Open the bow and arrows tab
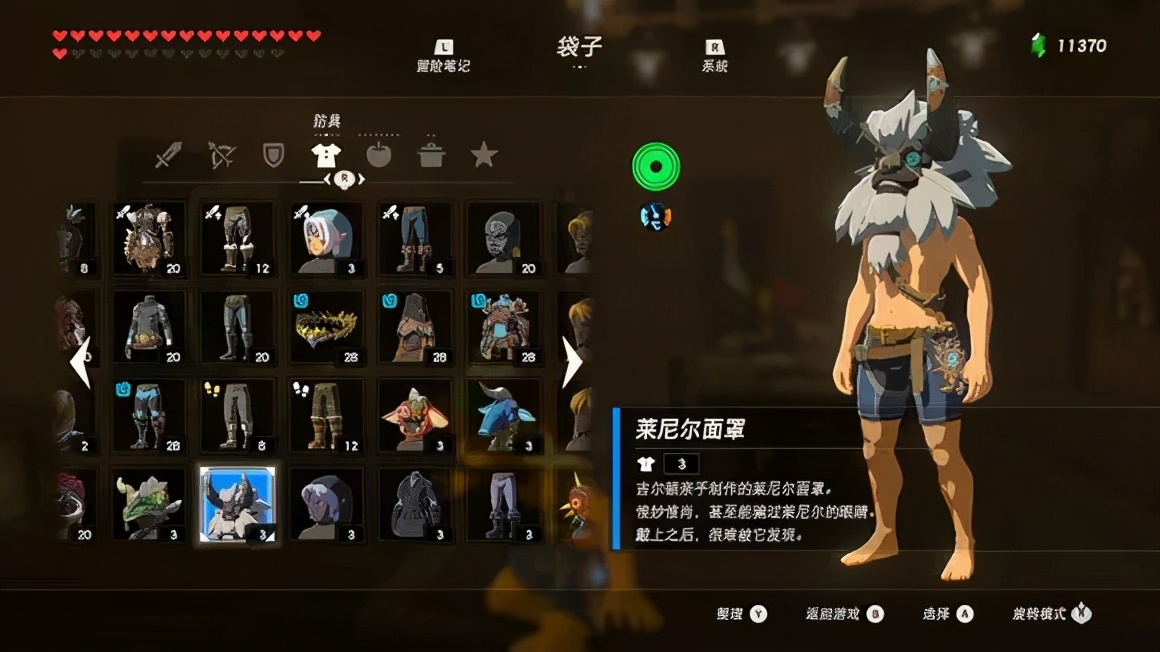The image size is (1160, 652). click(221, 155)
